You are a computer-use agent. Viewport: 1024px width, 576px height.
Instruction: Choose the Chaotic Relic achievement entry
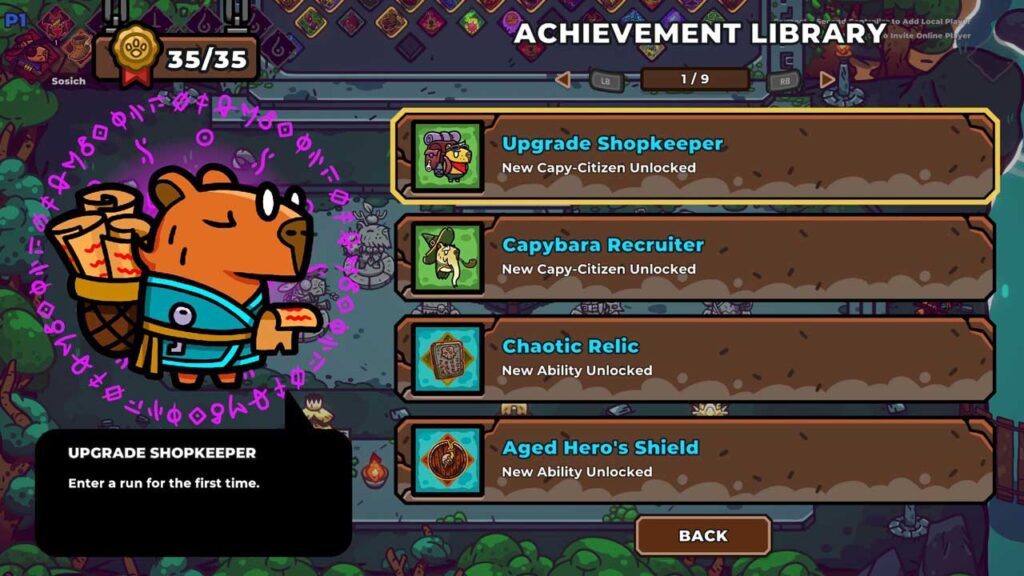pos(695,358)
